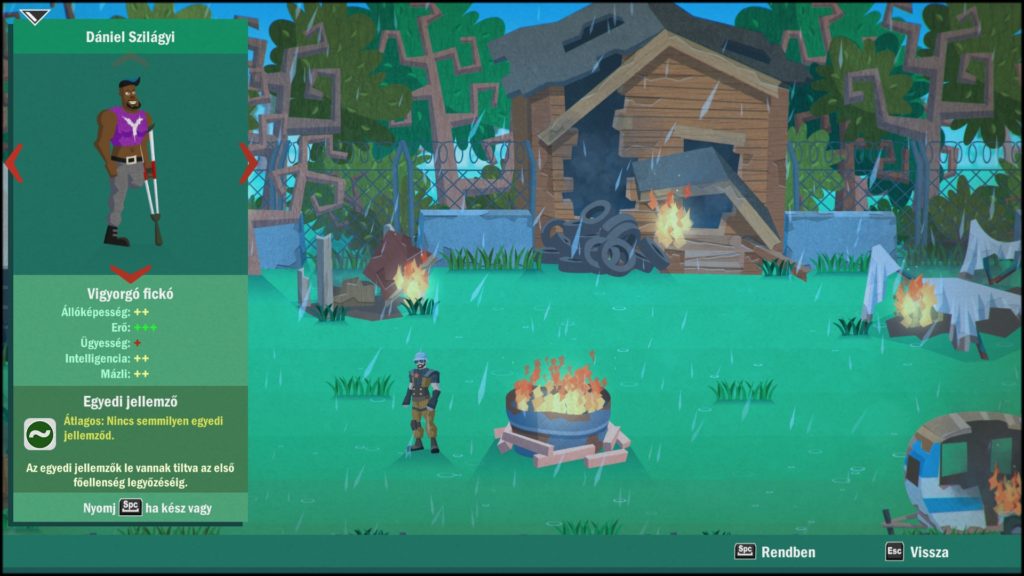Screen dimensions: 1024x576
Task: Collapse the panel with the white triangle
Action: [x=34, y=16]
